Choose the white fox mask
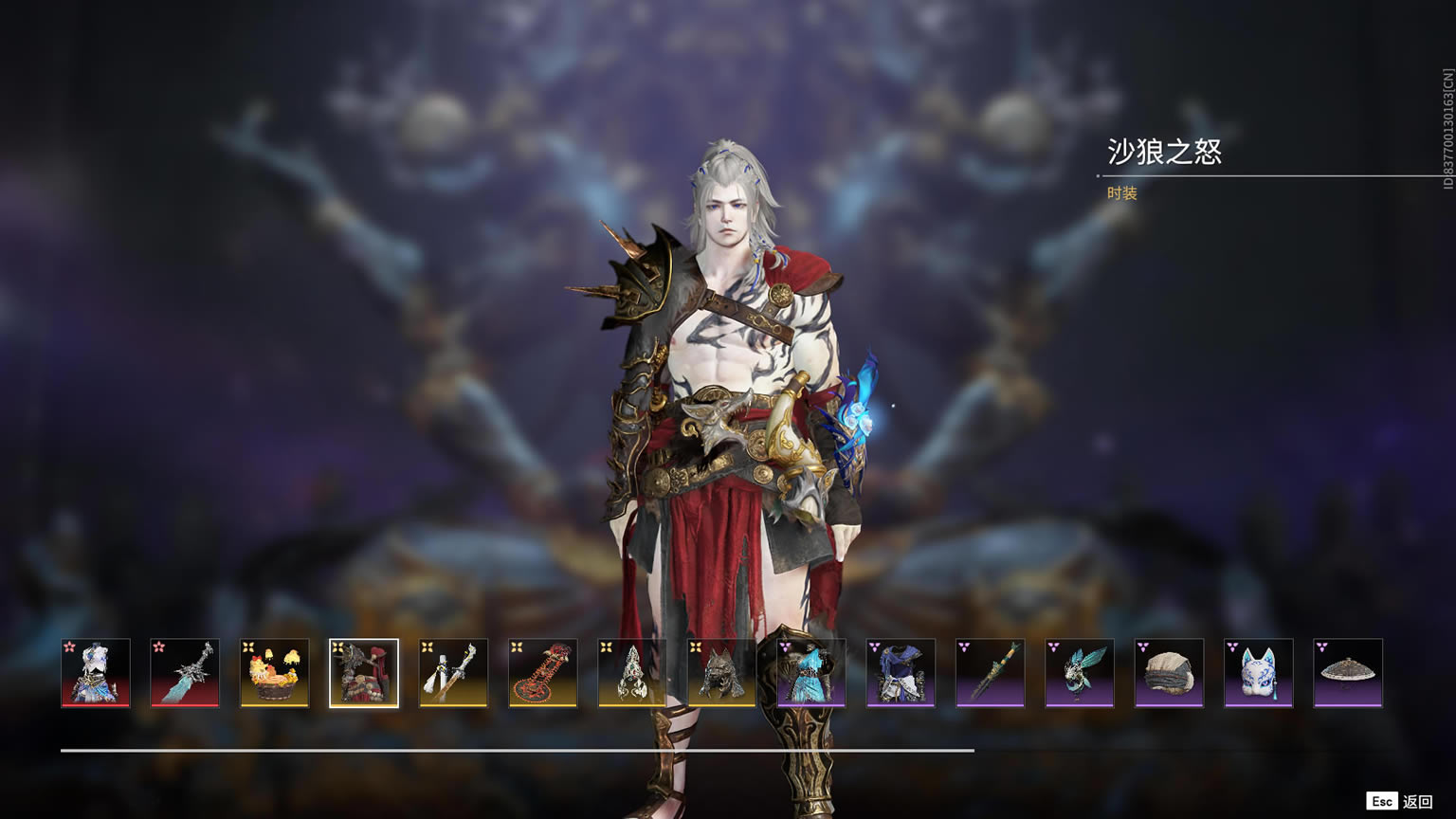Image resolution: width=1456 pixels, height=819 pixels. (1258, 673)
